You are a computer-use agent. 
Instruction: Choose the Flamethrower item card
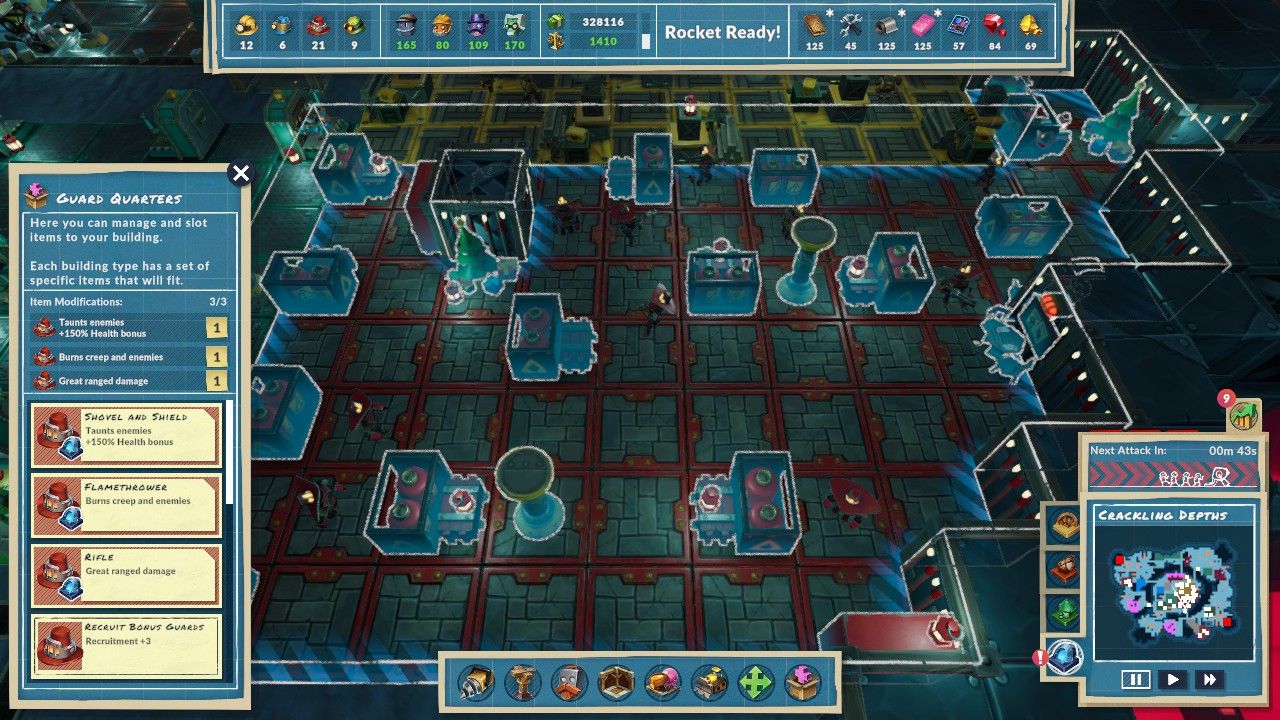coord(126,505)
